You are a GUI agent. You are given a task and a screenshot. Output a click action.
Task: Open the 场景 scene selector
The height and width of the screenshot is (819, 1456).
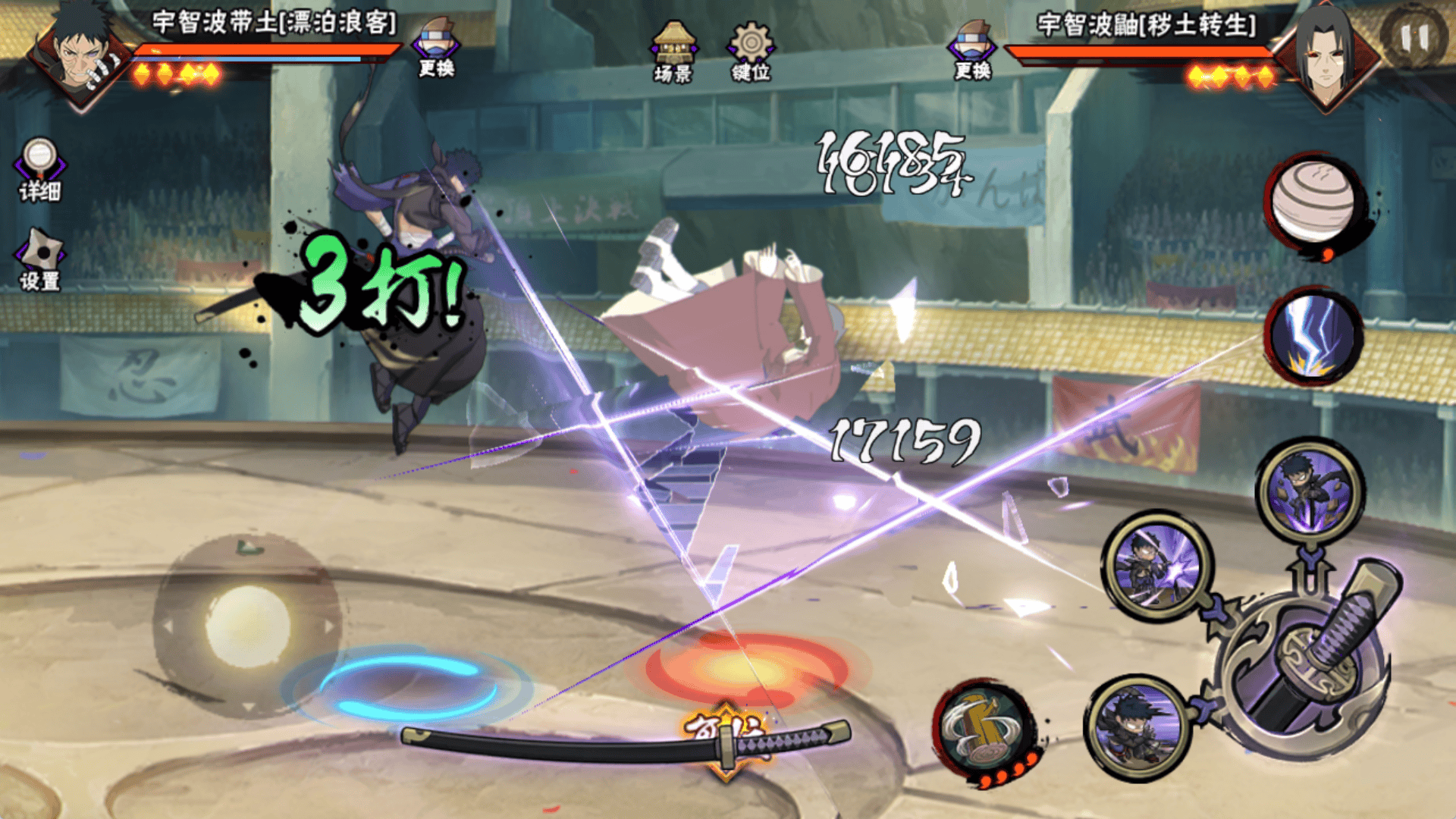click(x=673, y=52)
